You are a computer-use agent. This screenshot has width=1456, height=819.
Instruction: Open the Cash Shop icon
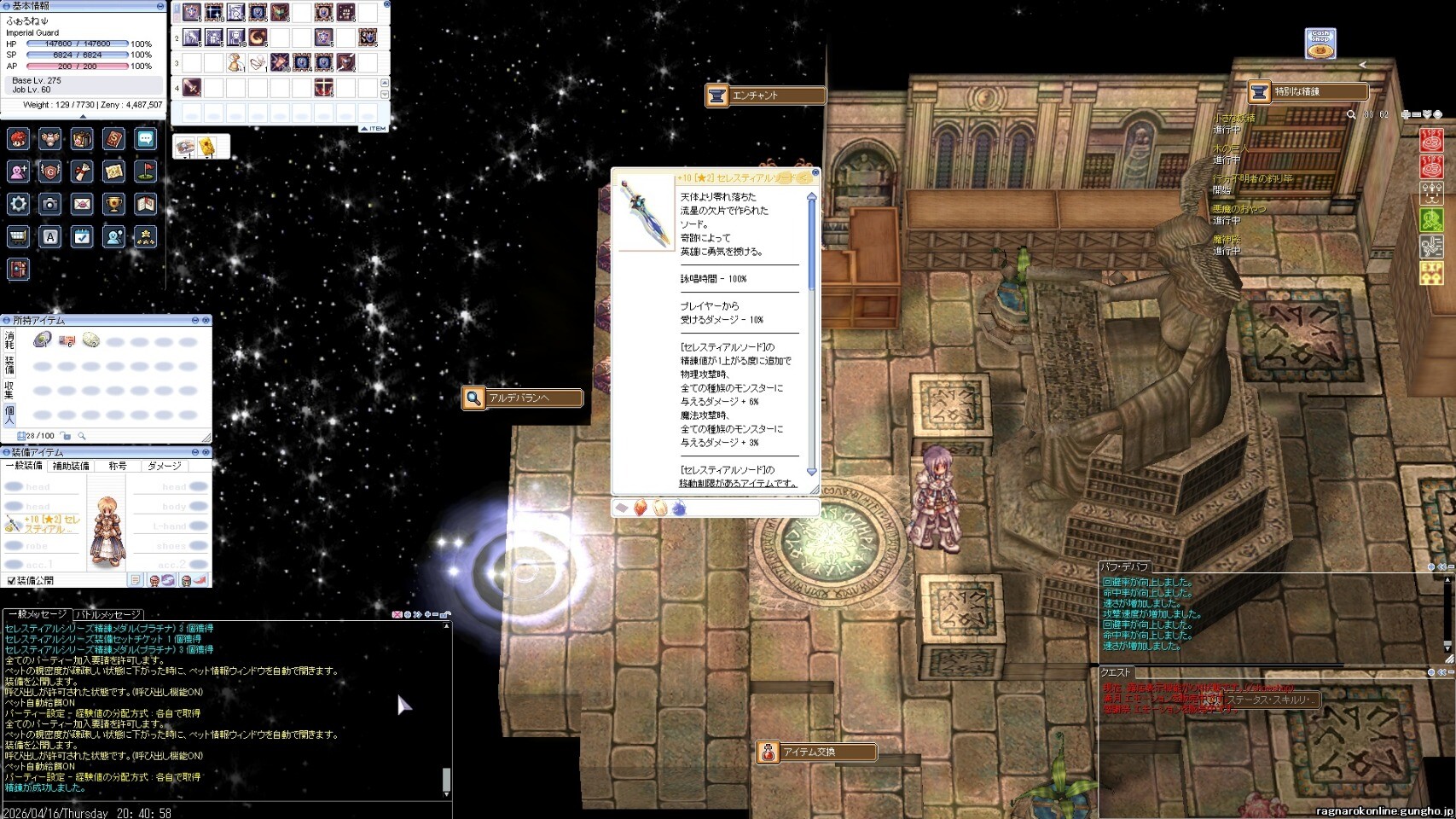[x=1320, y=44]
